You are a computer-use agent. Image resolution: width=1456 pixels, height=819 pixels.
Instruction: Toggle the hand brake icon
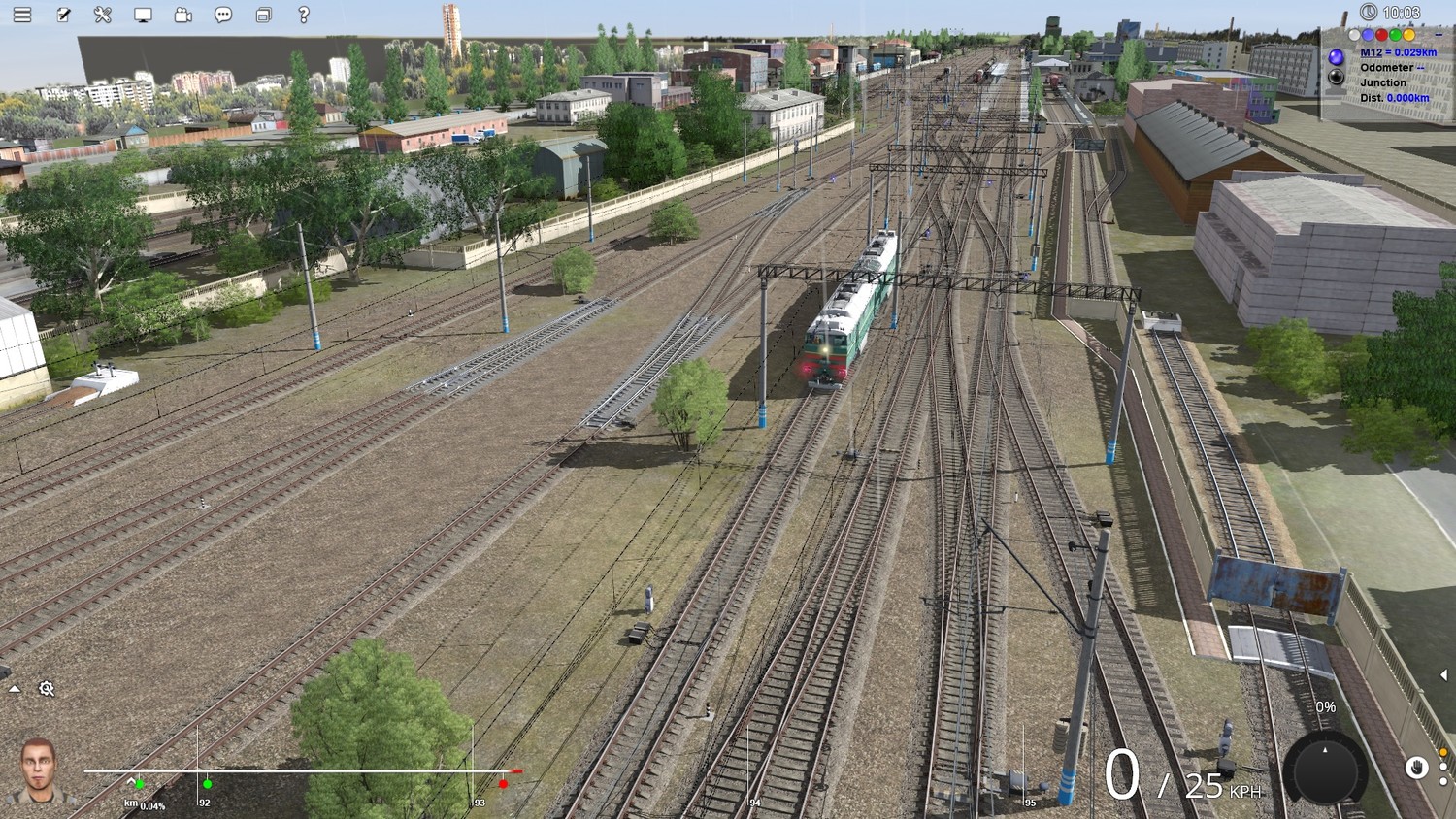1416,768
